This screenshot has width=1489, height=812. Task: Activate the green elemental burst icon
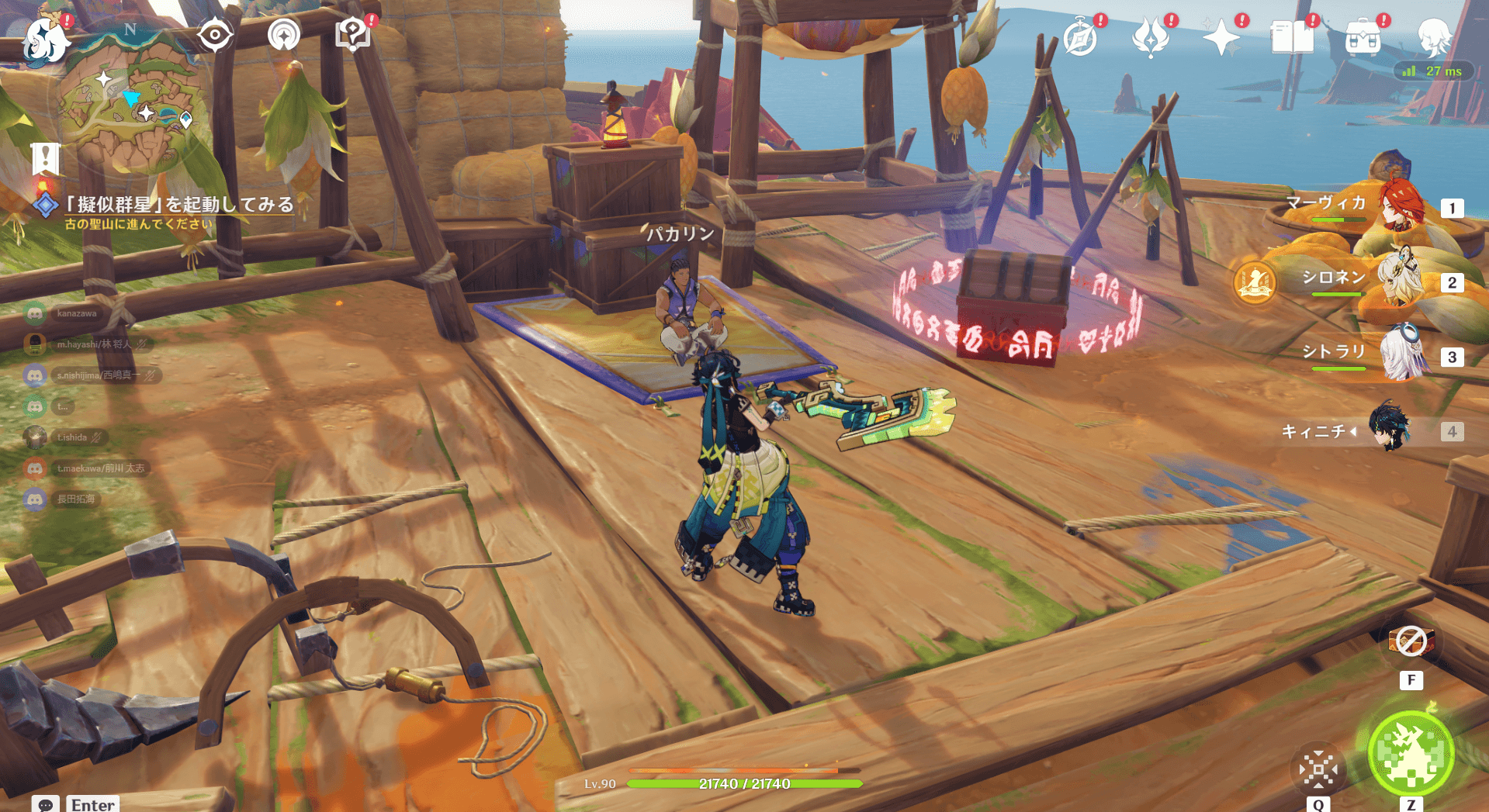tap(1410, 752)
